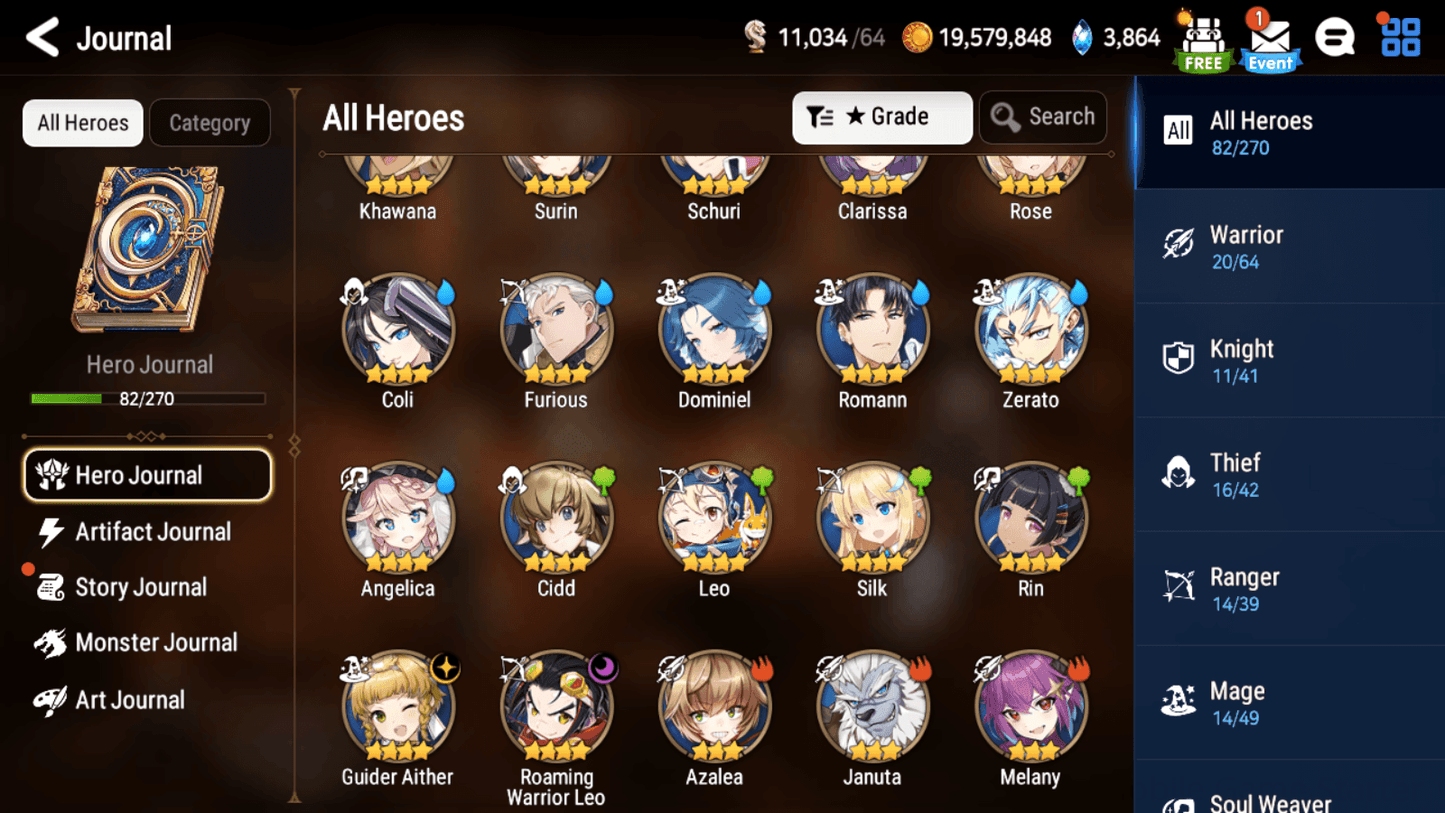The width and height of the screenshot is (1445, 813).
Task: Tap the Search button
Action: click(1042, 117)
